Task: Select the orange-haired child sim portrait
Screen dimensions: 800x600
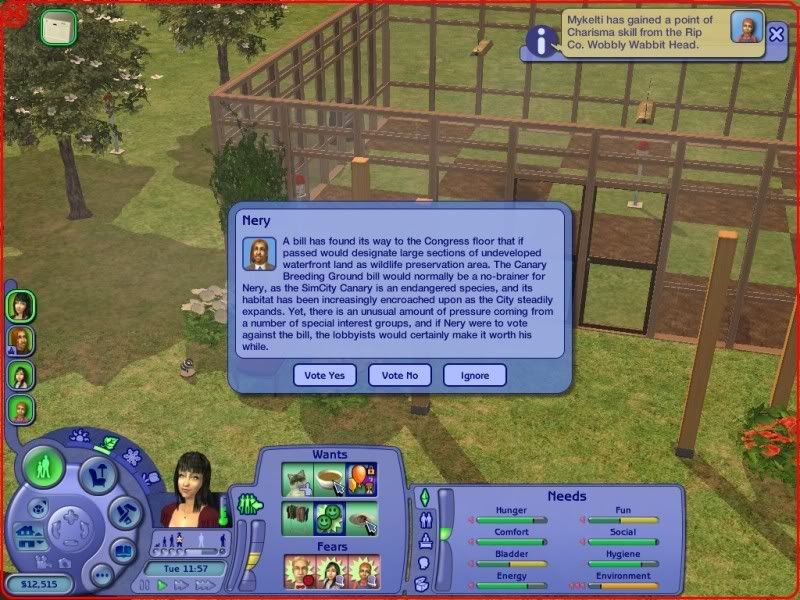Action: (20, 409)
